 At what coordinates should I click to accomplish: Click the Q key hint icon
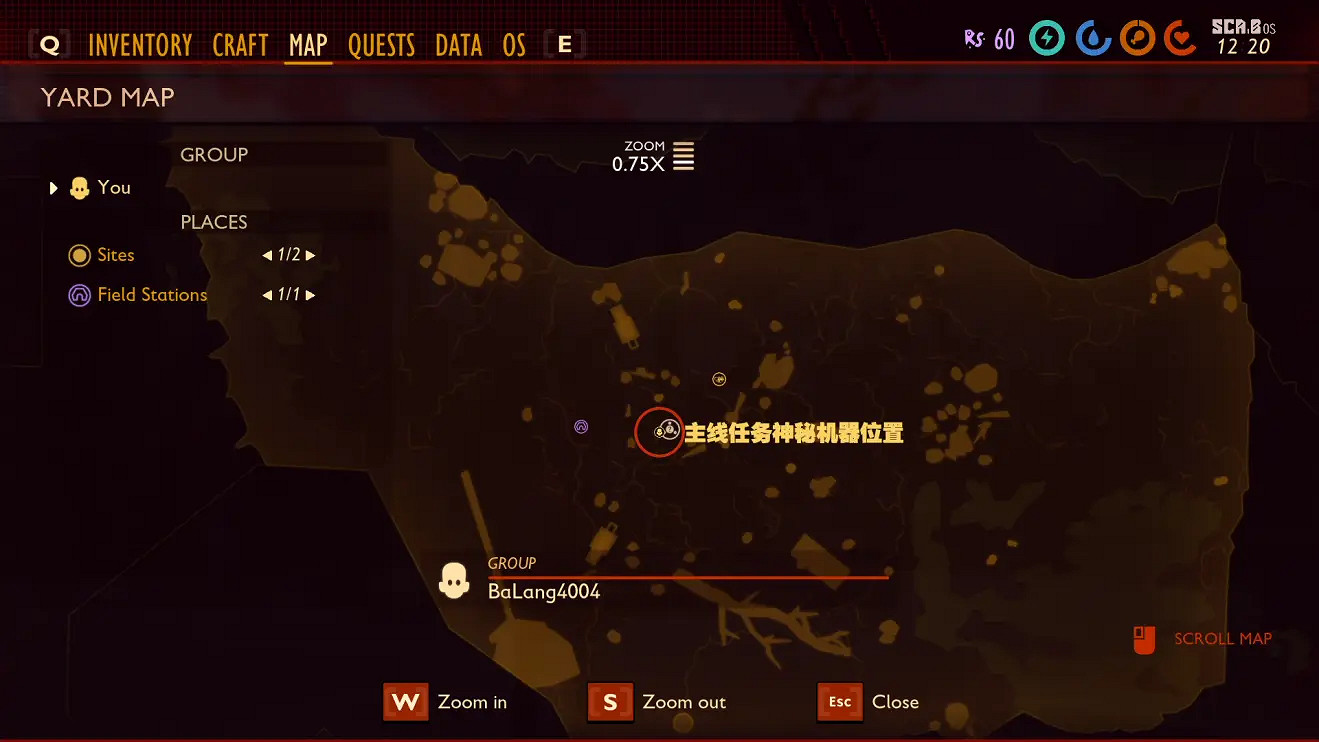(48, 44)
